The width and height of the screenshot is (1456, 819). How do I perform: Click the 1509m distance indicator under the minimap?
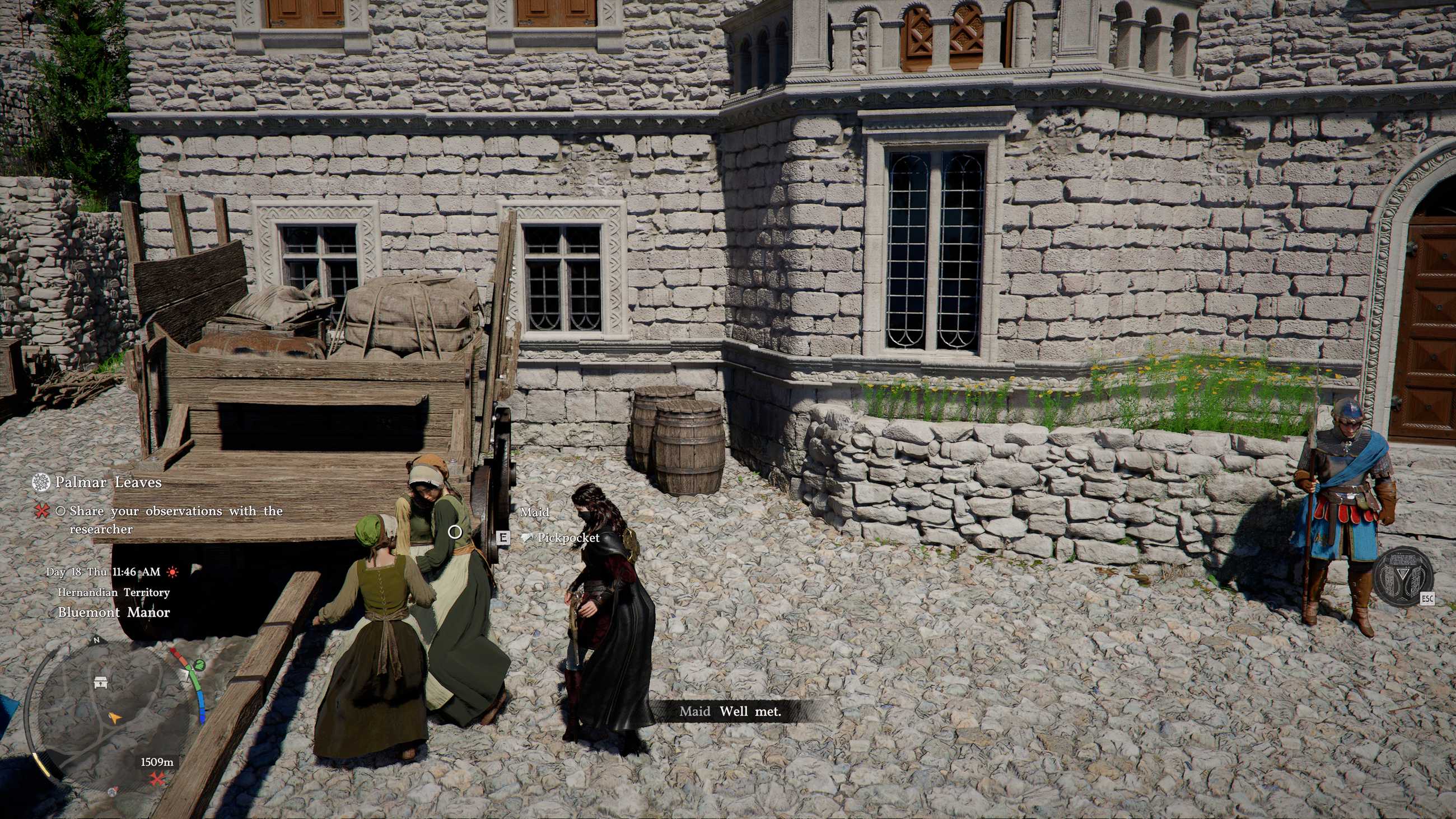click(x=157, y=762)
